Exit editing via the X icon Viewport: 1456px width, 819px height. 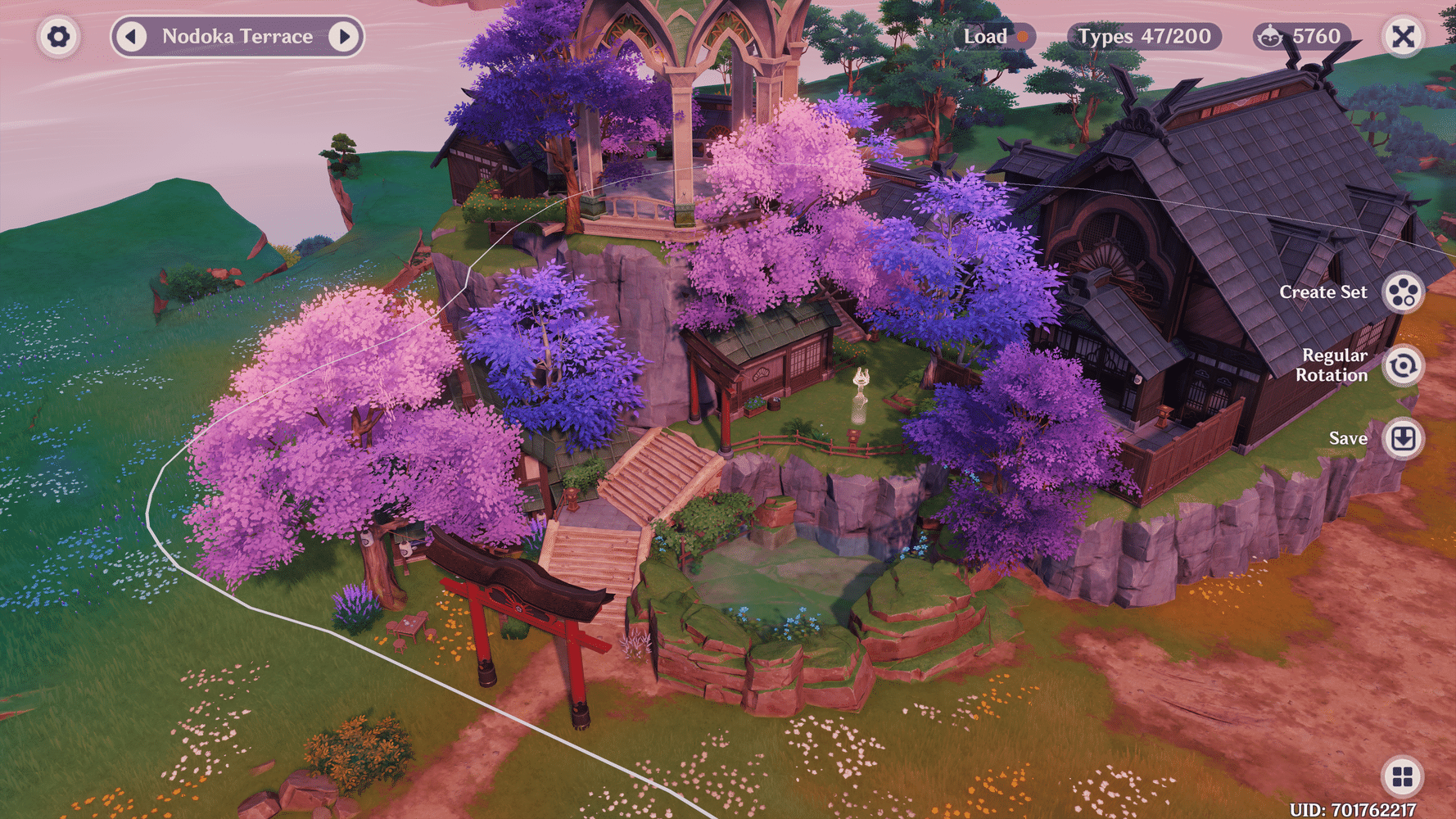pyautogui.click(x=1402, y=37)
